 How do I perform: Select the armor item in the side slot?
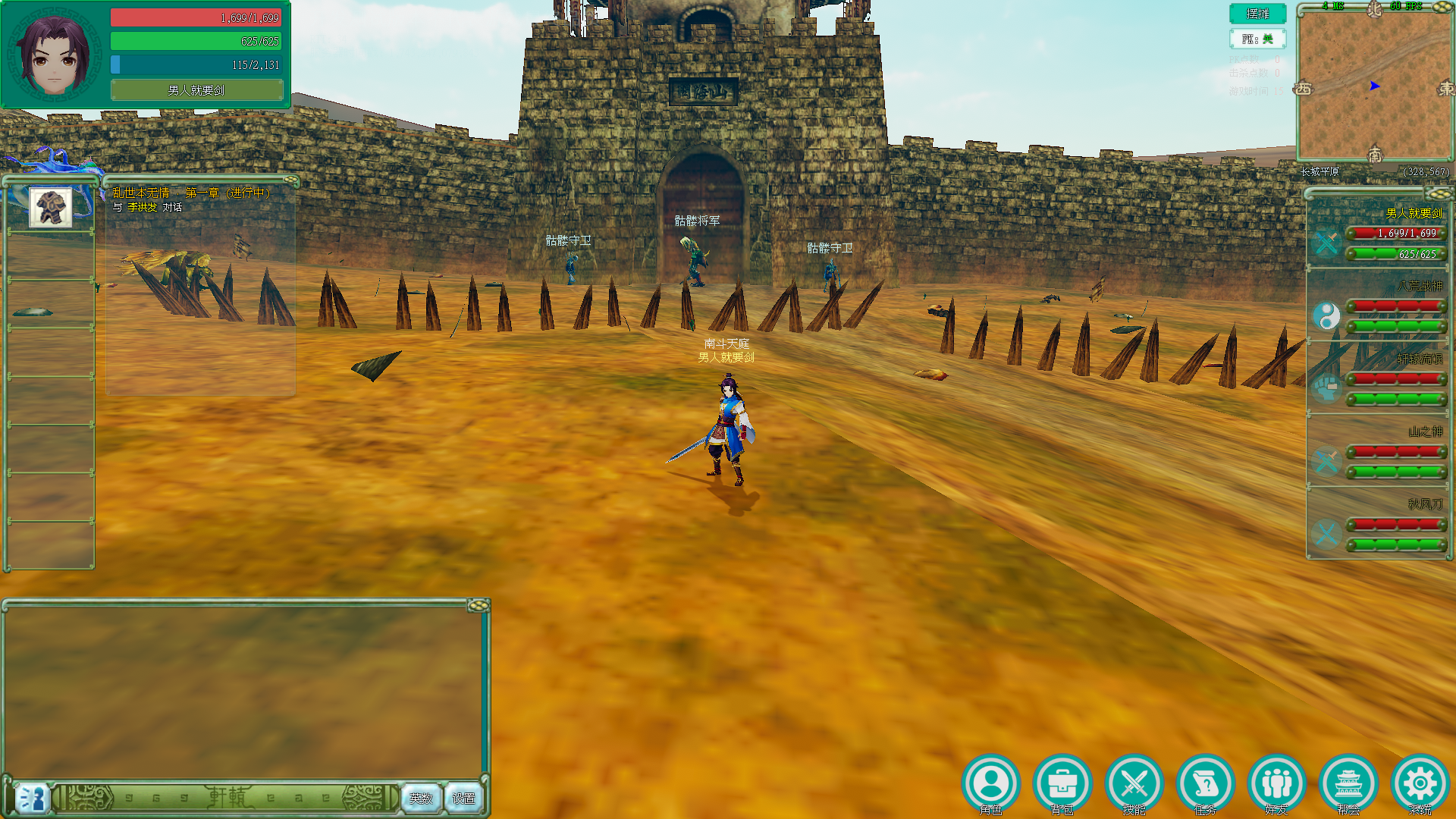point(51,207)
